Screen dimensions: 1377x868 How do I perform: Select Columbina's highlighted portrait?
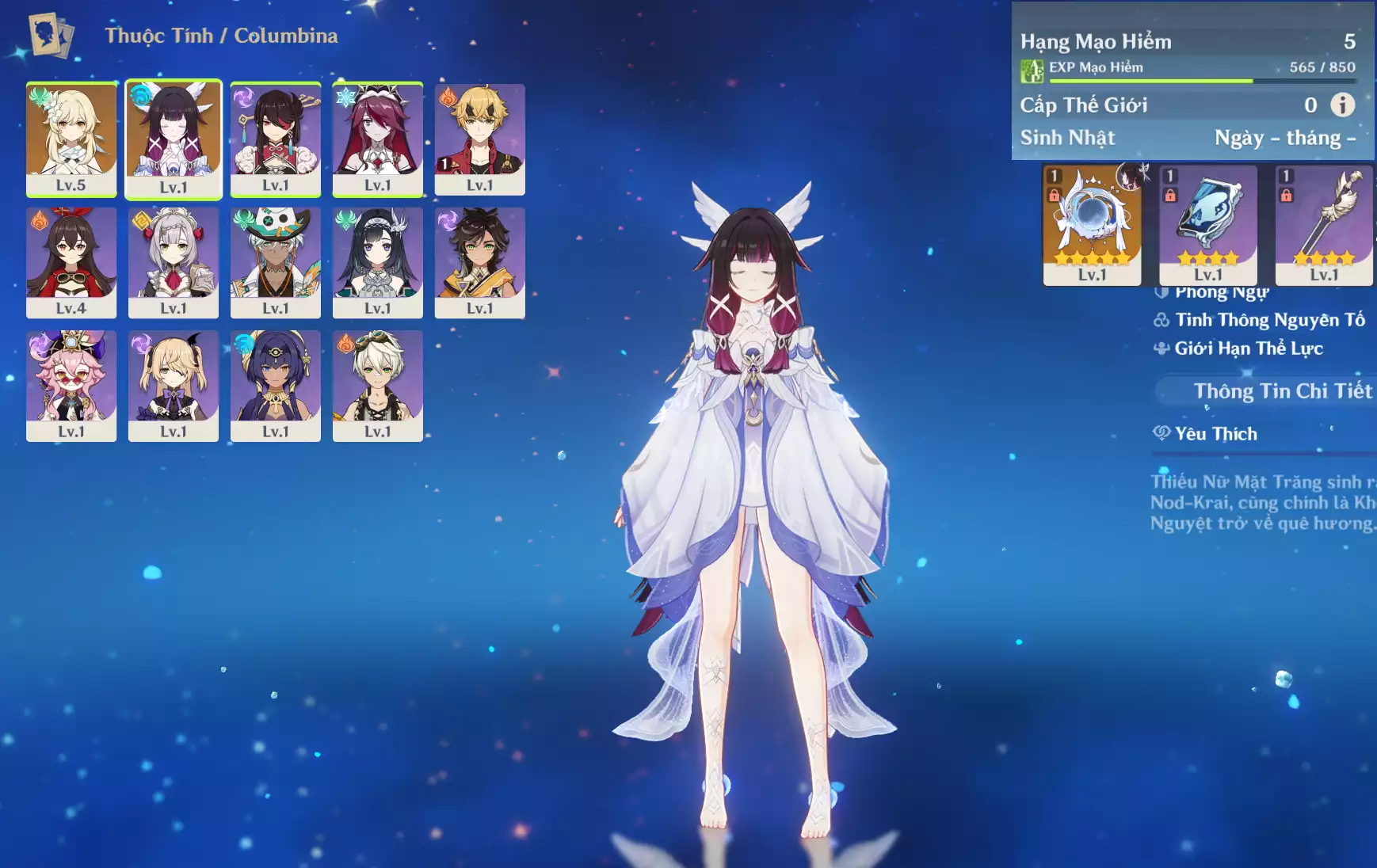[x=174, y=139]
